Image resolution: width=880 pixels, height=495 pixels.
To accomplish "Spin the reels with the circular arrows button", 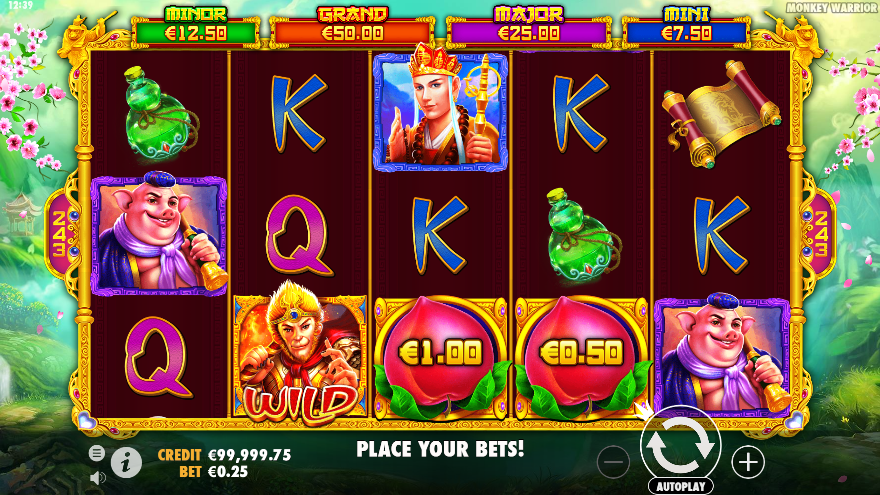I will [680, 446].
